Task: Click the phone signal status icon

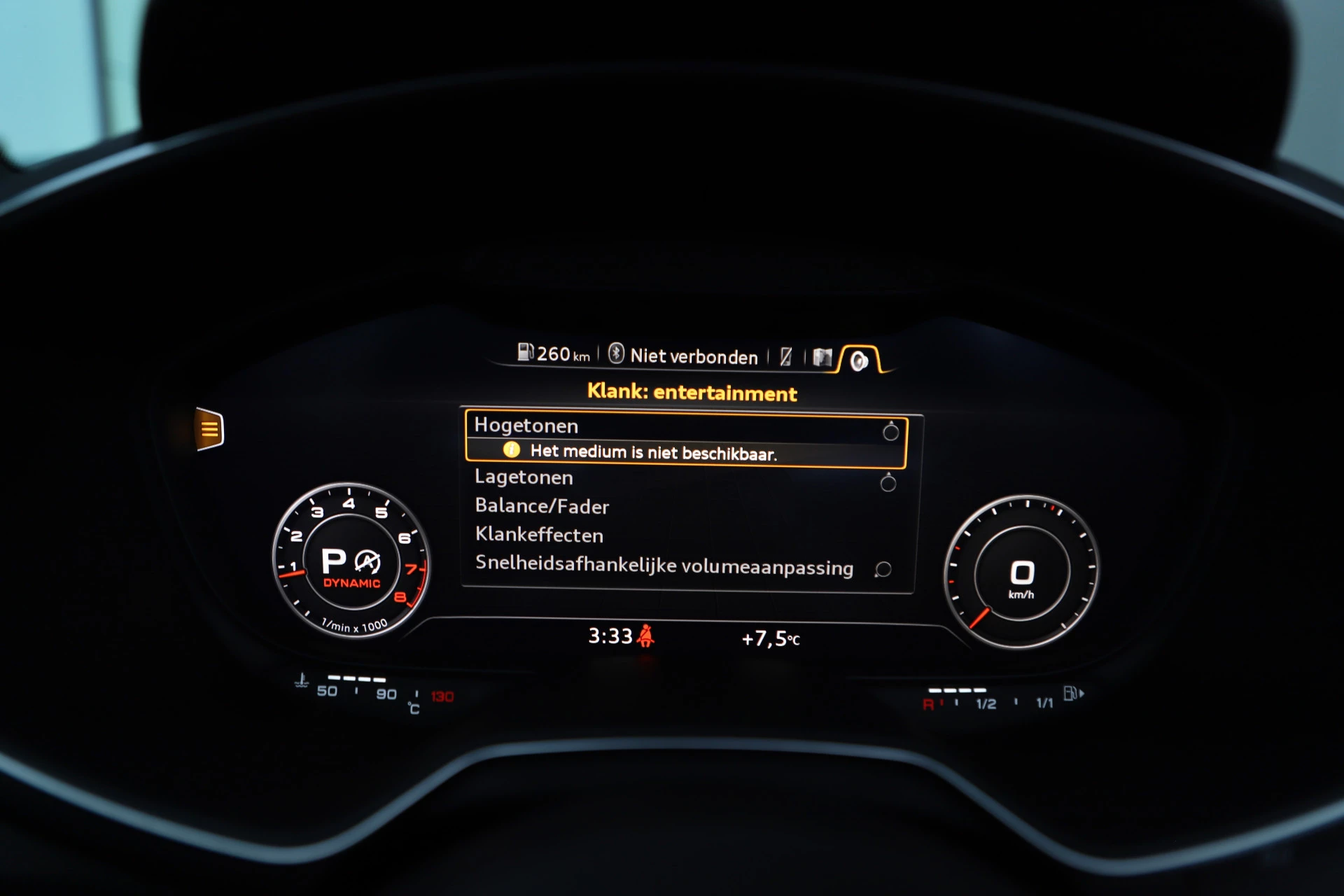Action: tap(787, 356)
